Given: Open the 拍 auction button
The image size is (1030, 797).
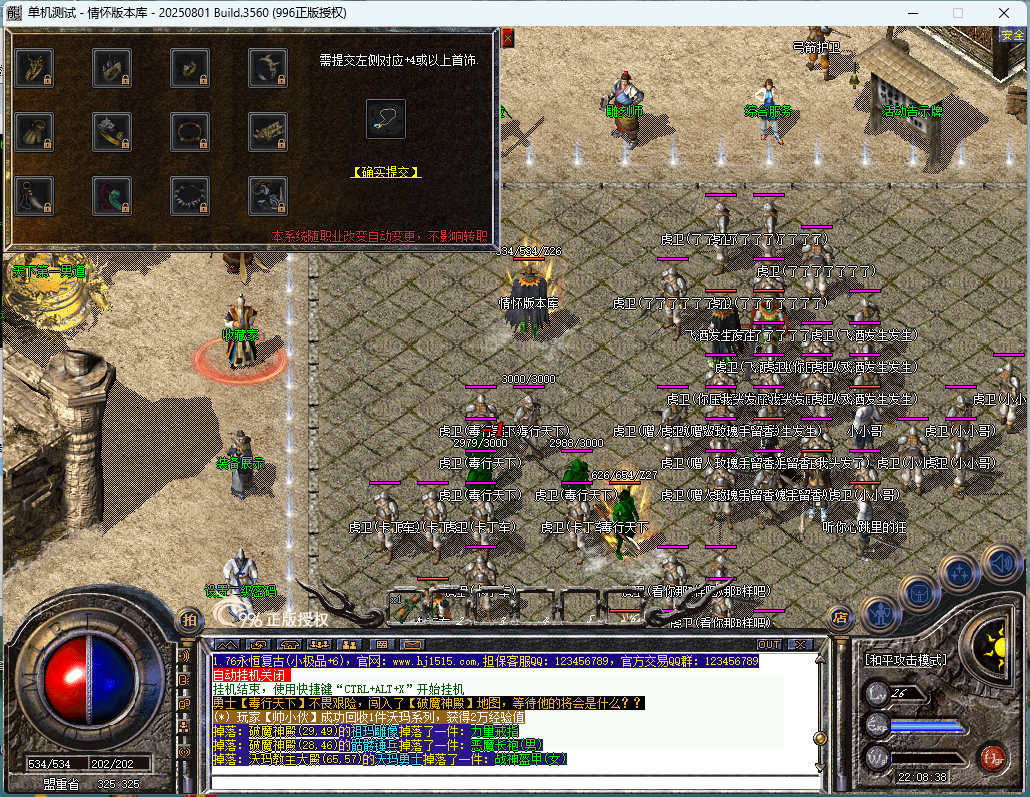Looking at the screenshot, I should tap(188, 619).
